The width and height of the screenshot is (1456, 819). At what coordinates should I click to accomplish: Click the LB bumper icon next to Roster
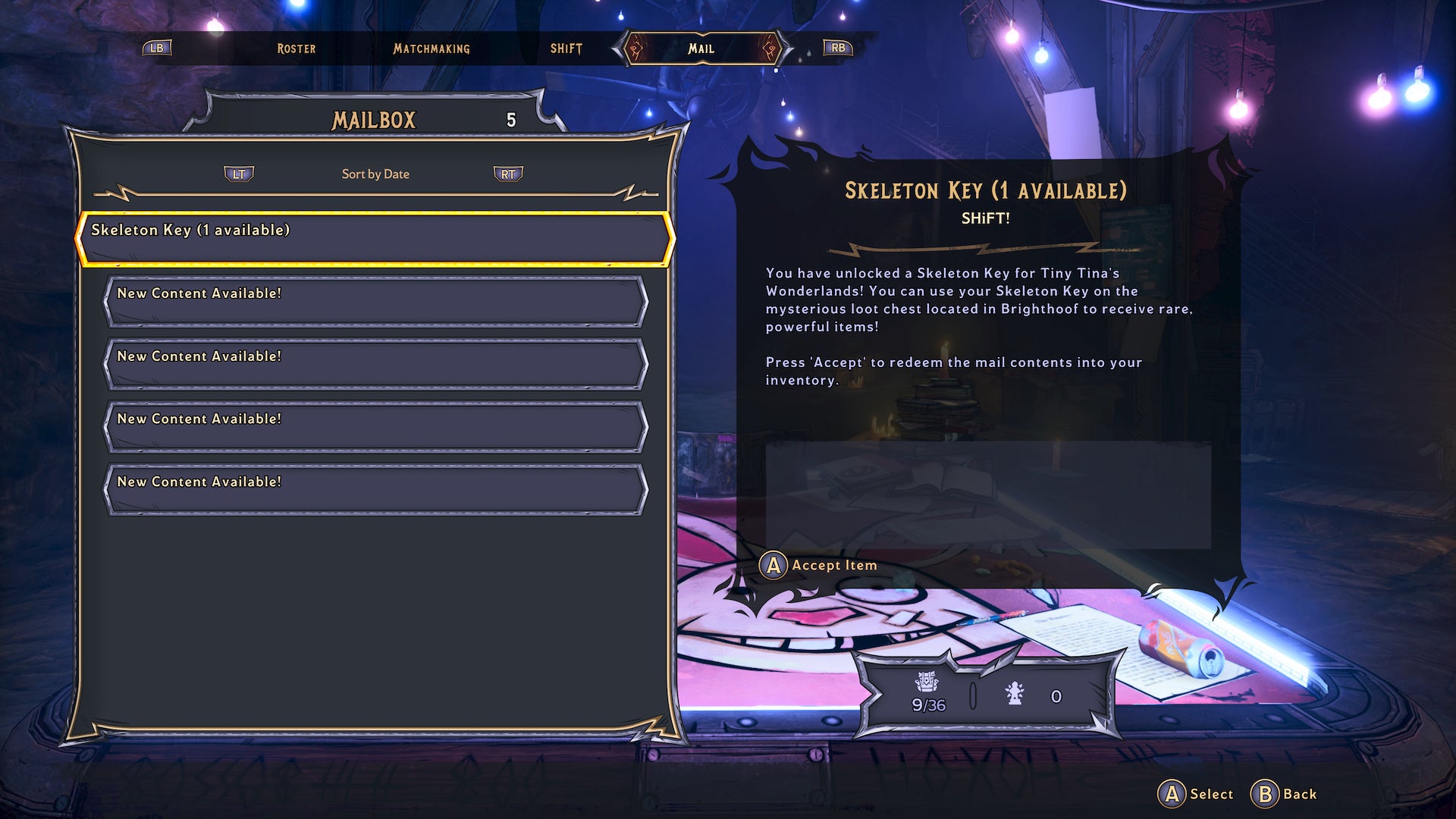tap(157, 49)
